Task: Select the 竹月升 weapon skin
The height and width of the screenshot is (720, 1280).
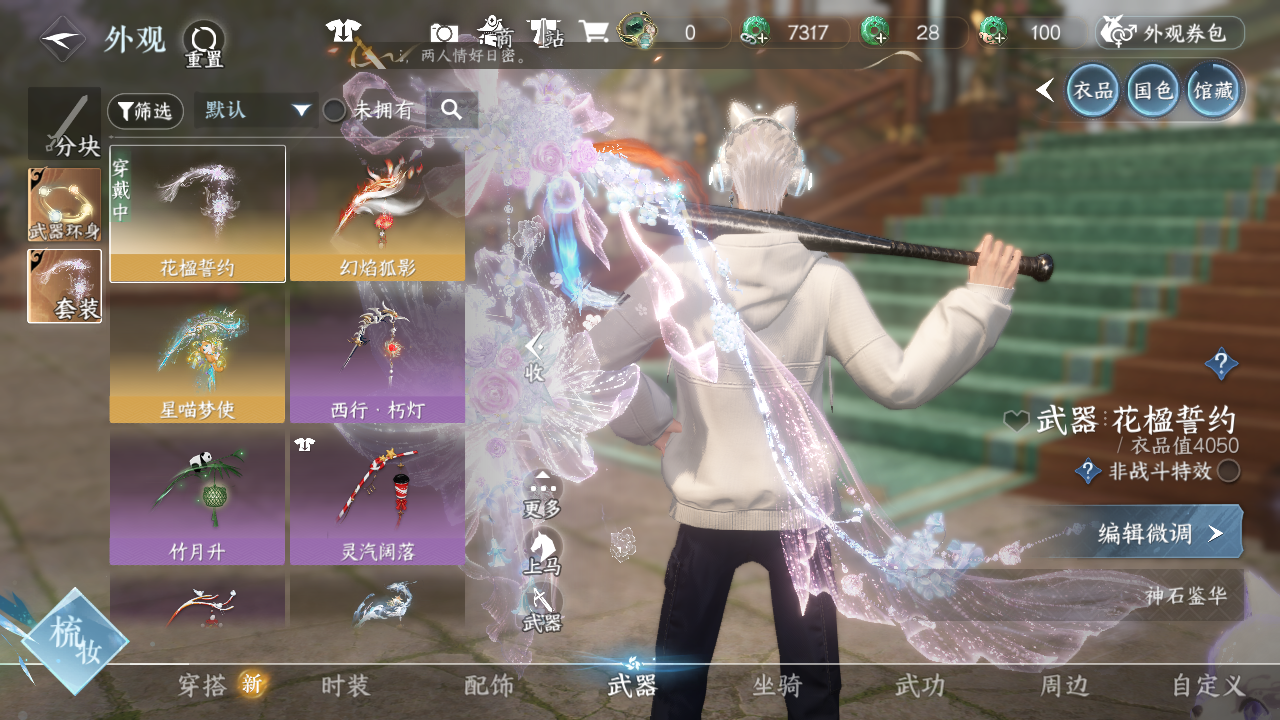Action: (x=197, y=497)
